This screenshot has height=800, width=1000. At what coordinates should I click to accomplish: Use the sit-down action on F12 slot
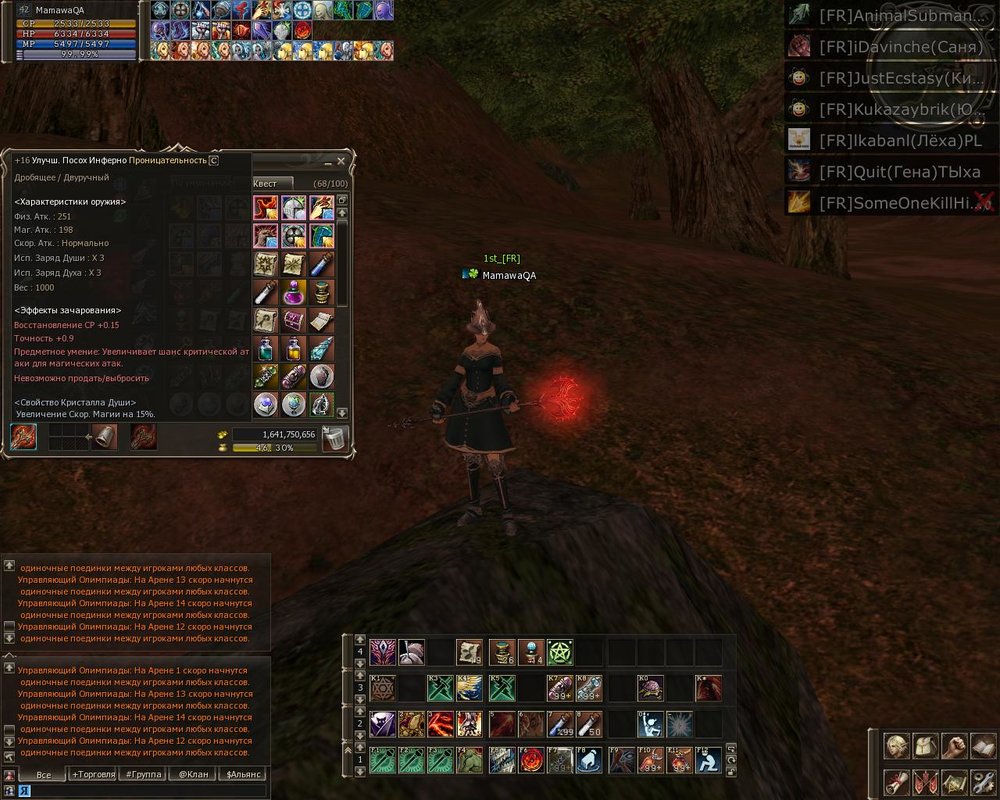click(x=708, y=759)
